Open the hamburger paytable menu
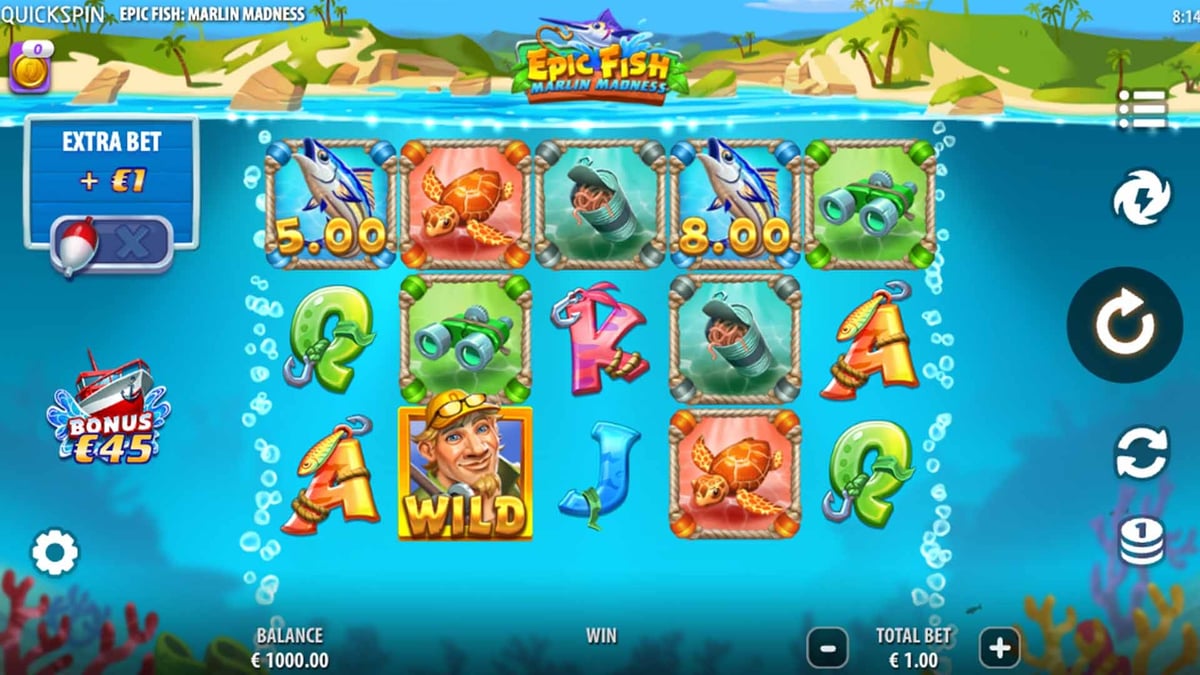Image resolution: width=1200 pixels, height=675 pixels. click(x=1142, y=109)
